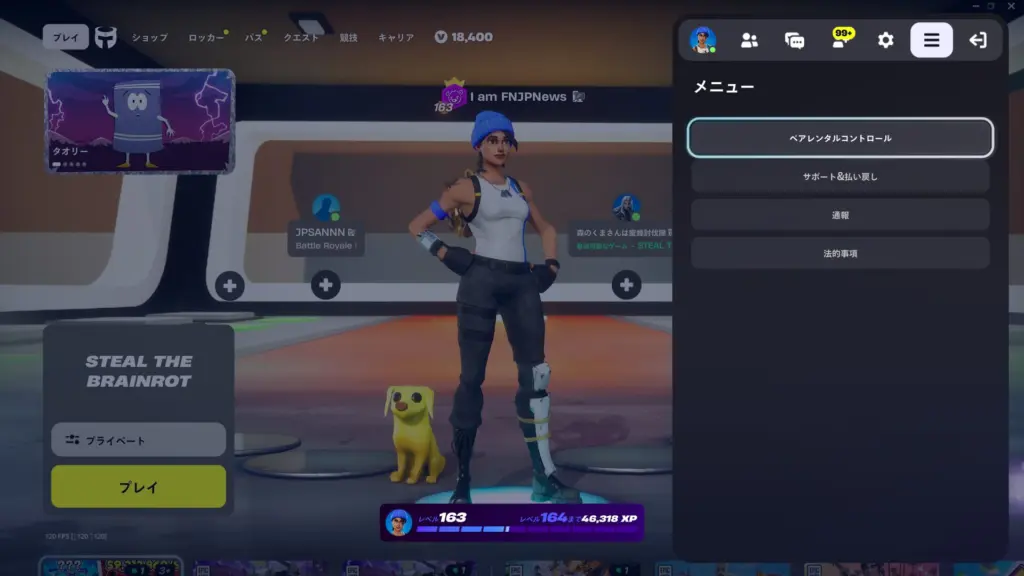This screenshot has height=576, width=1024.
Task: Change the プライベート (Private) party setting
Action: click(x=138, y=440)
